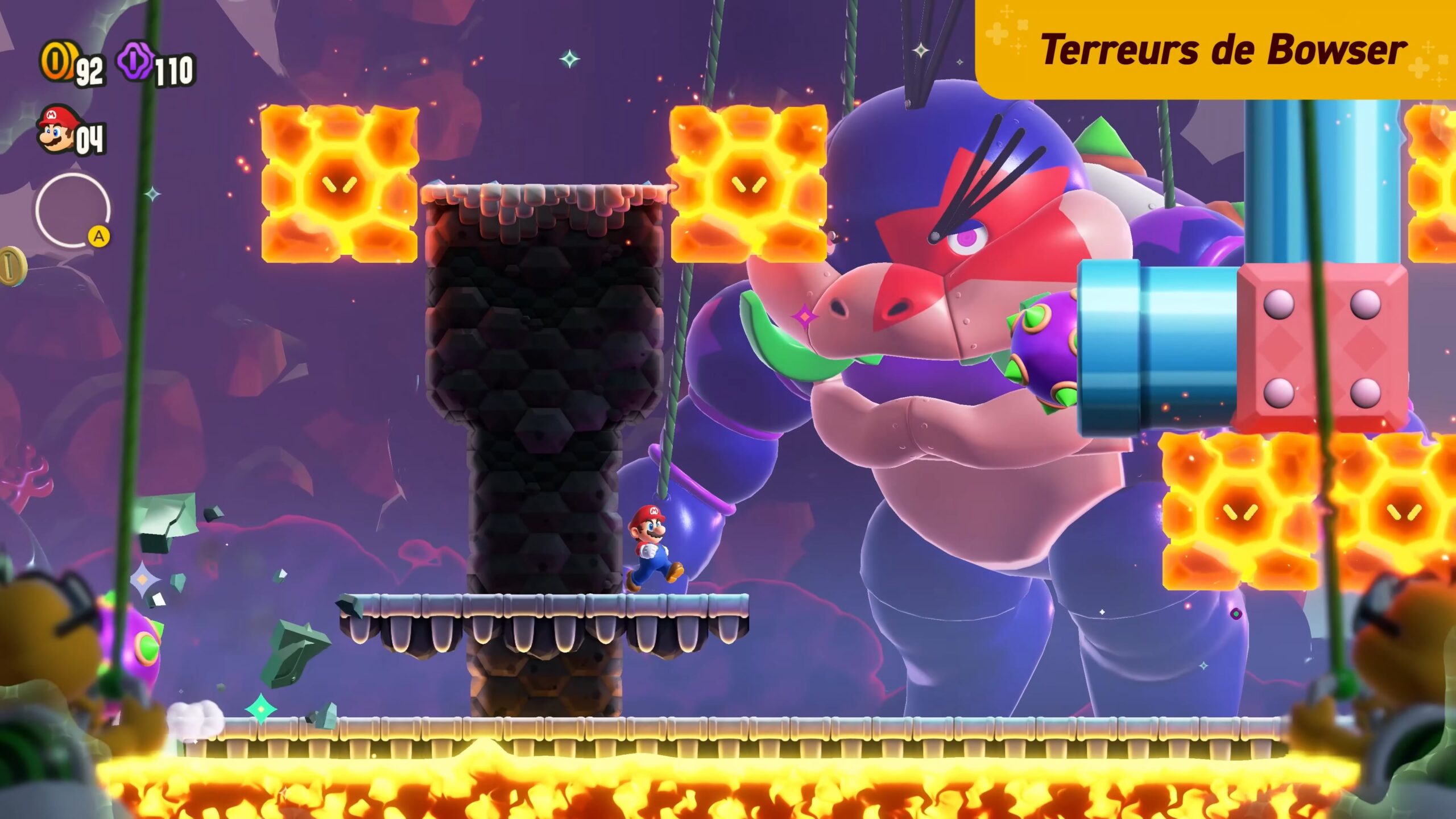Screen dimensions: 1456x819
Task: Select the empty stored power-up ring
Action: point(72,210)
